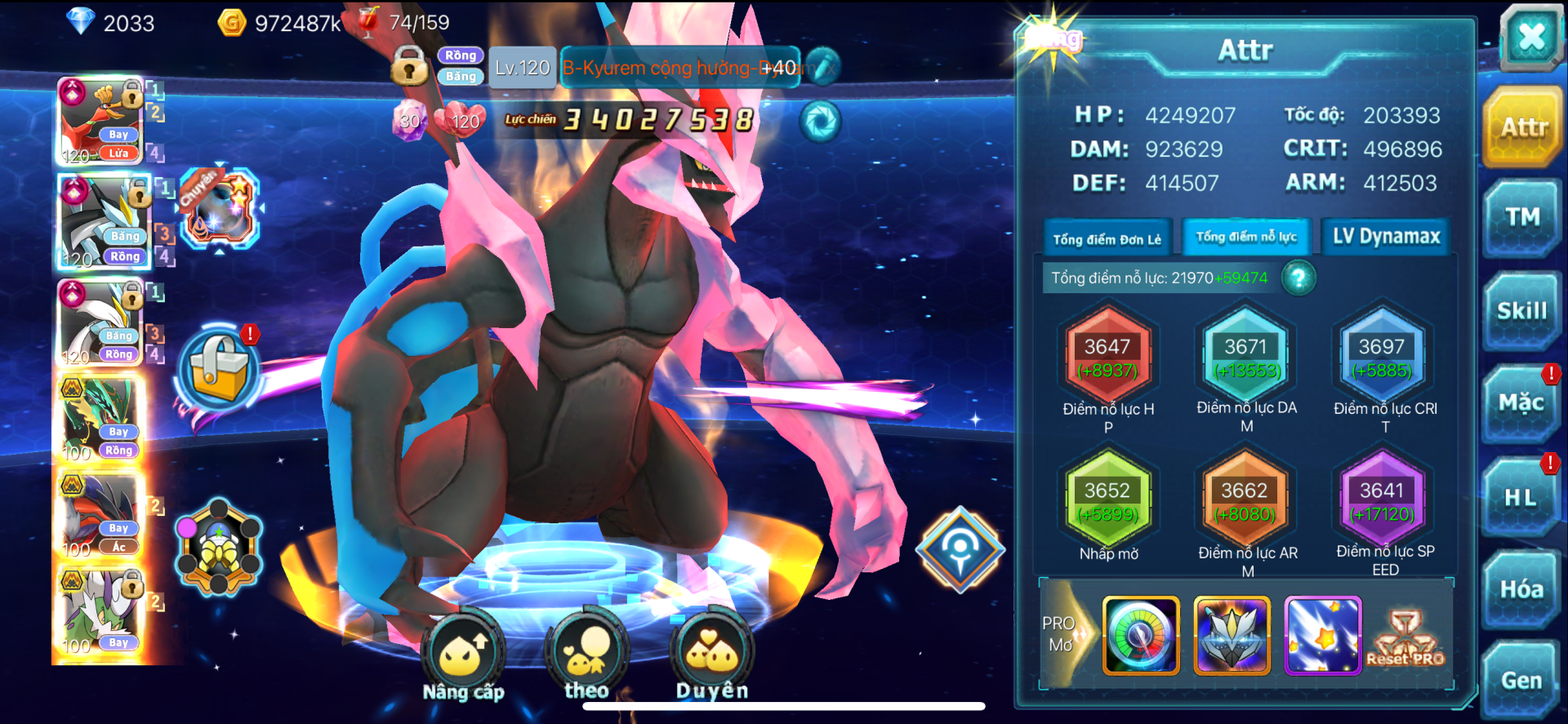Open the Nâng cấp upgrade button

point(463,659)
